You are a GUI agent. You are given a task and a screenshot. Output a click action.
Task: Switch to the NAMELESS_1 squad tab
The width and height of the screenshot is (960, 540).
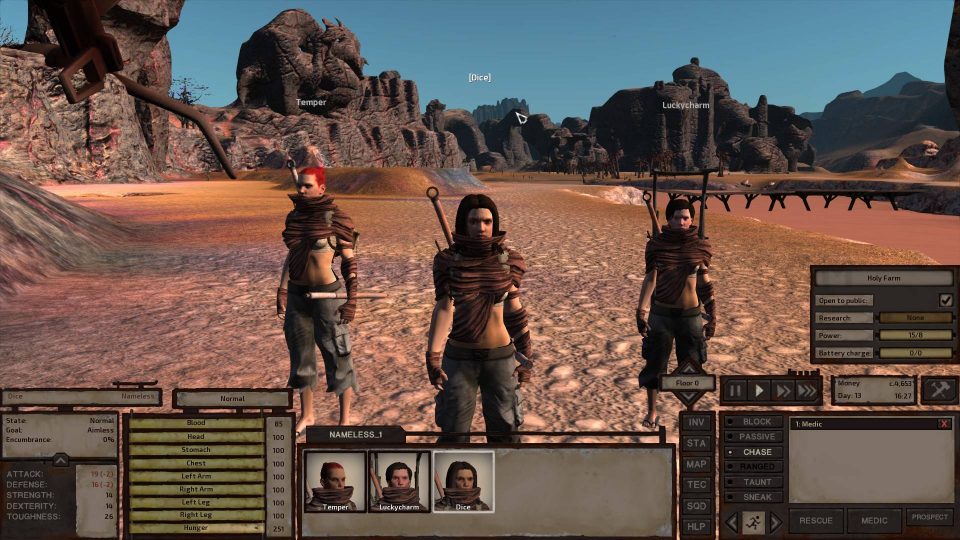[x=355, y=434]
